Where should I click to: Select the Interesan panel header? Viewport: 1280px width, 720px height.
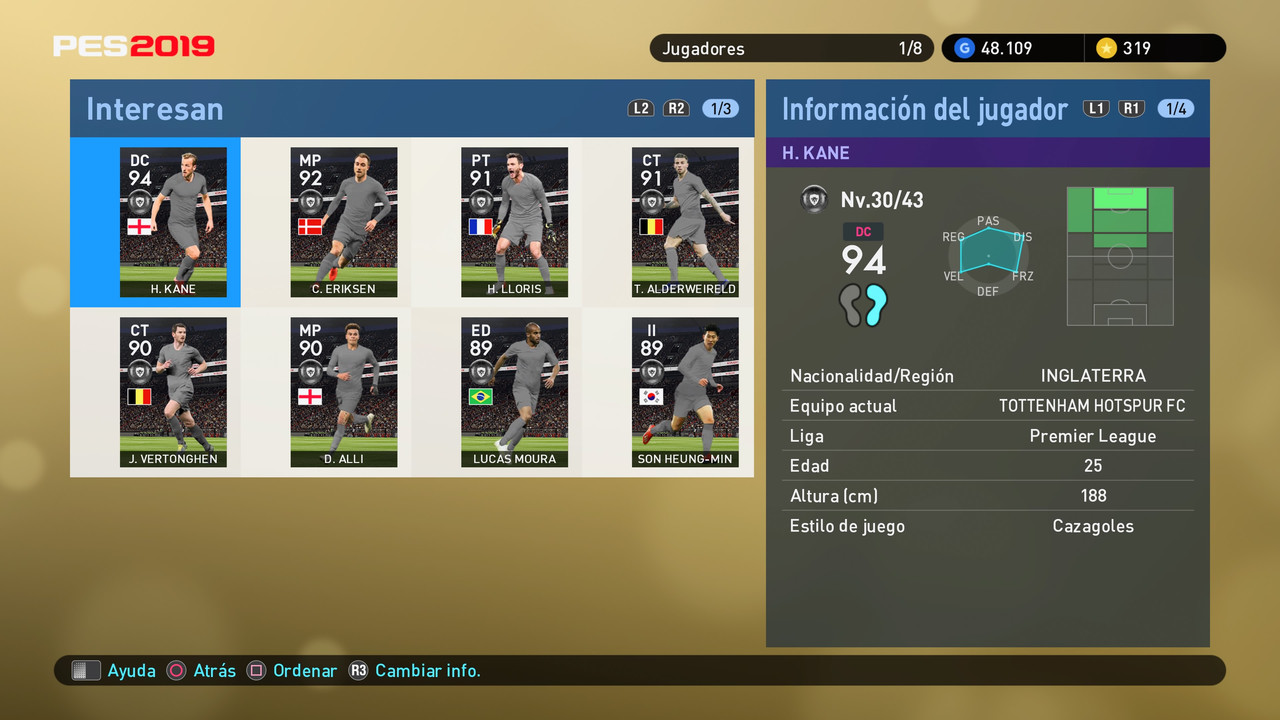tap(154, 108)
